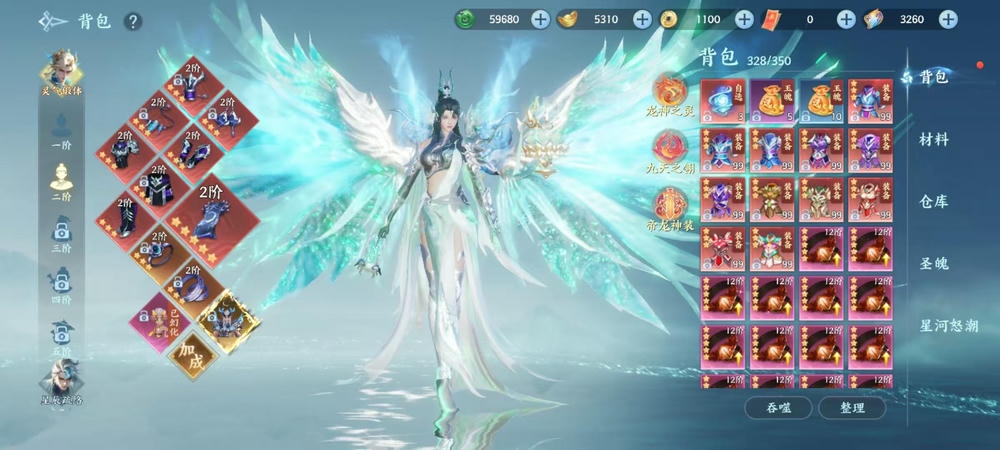Add more copper coin currency
Screen dimensions: 1000x450
(x=744, y=18)
